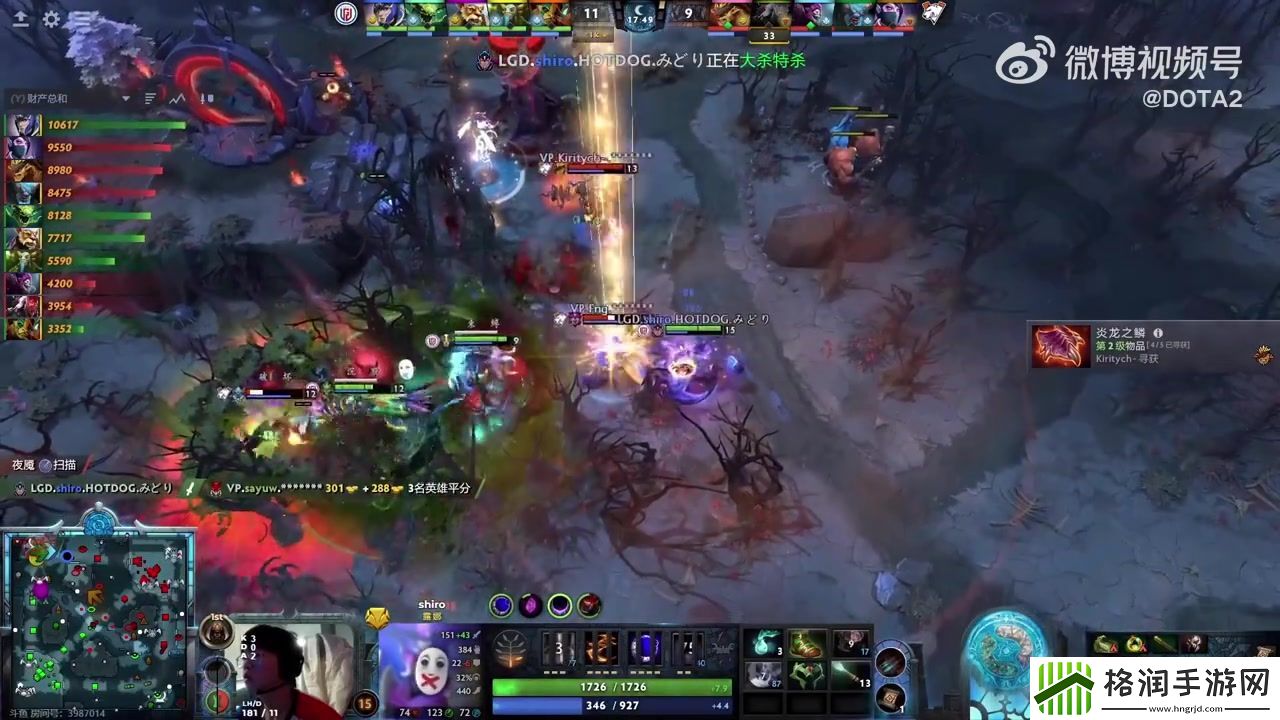The image size is (1280, 720).
Task: Activate the 扫描 (Scan) ability icon
Action: pos(45,463)
